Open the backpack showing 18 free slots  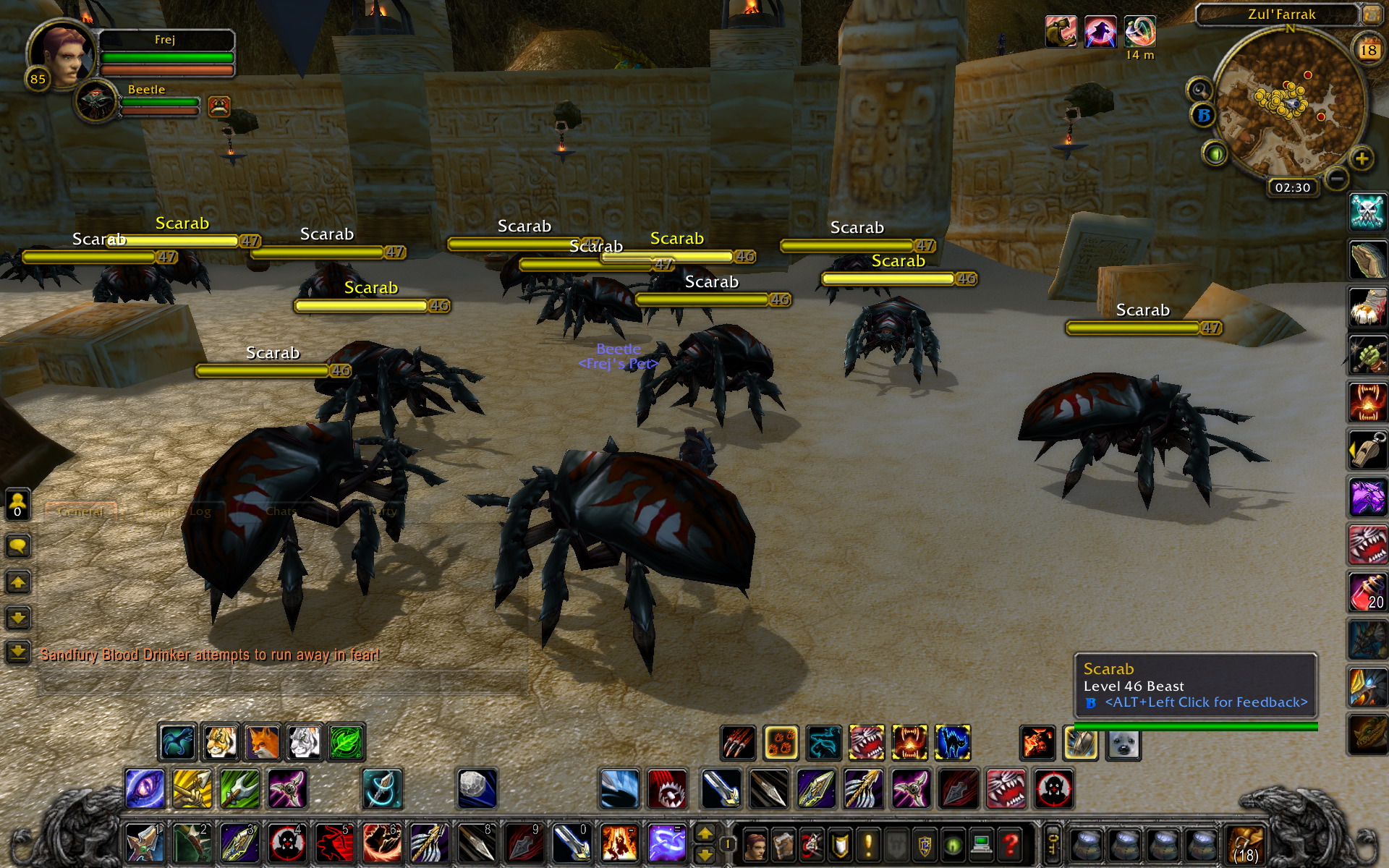pos(1244,844)
